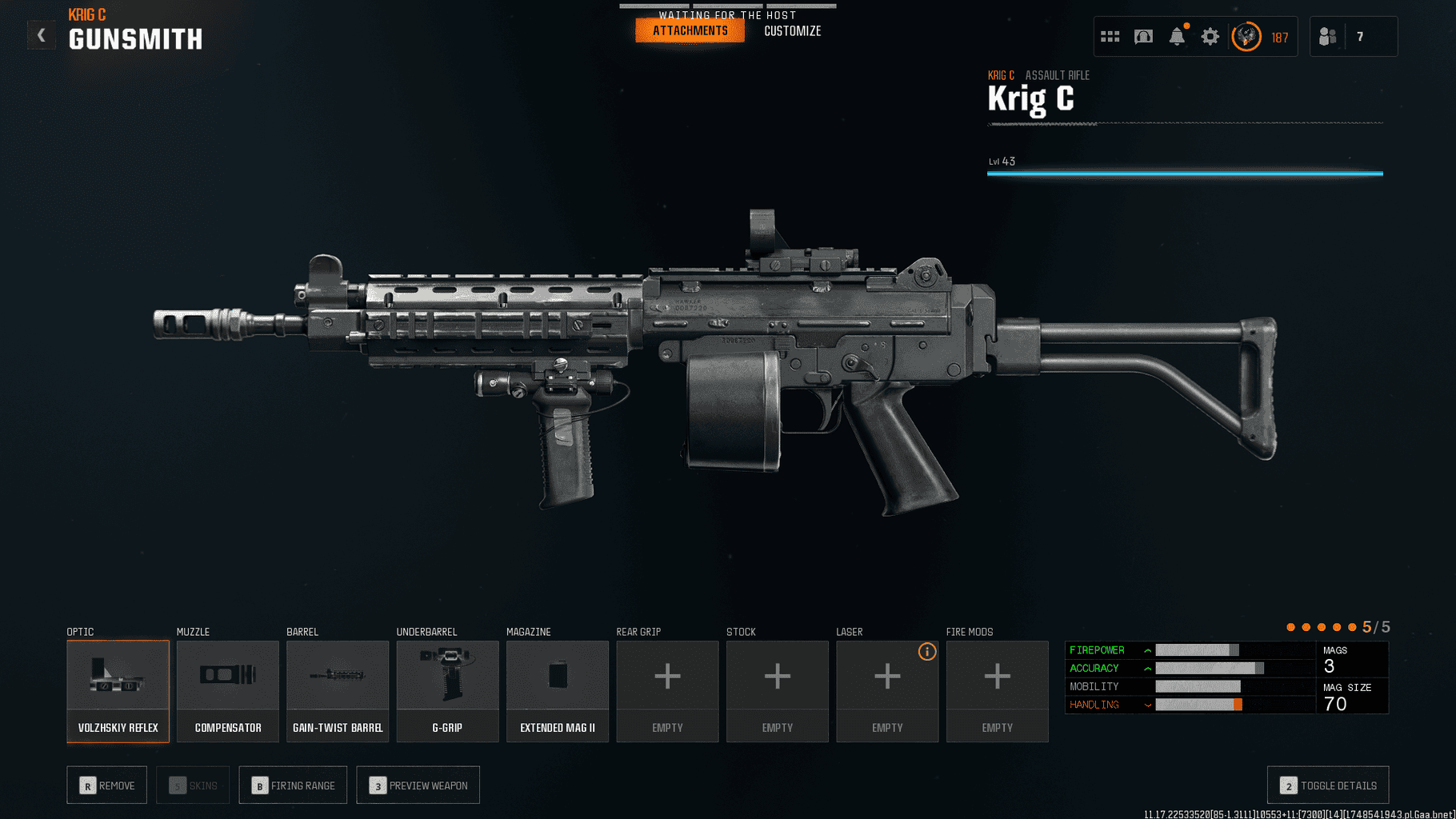Expand the Accuracy stat chevron
The image size is (1456, 819).
(1148, 668)
